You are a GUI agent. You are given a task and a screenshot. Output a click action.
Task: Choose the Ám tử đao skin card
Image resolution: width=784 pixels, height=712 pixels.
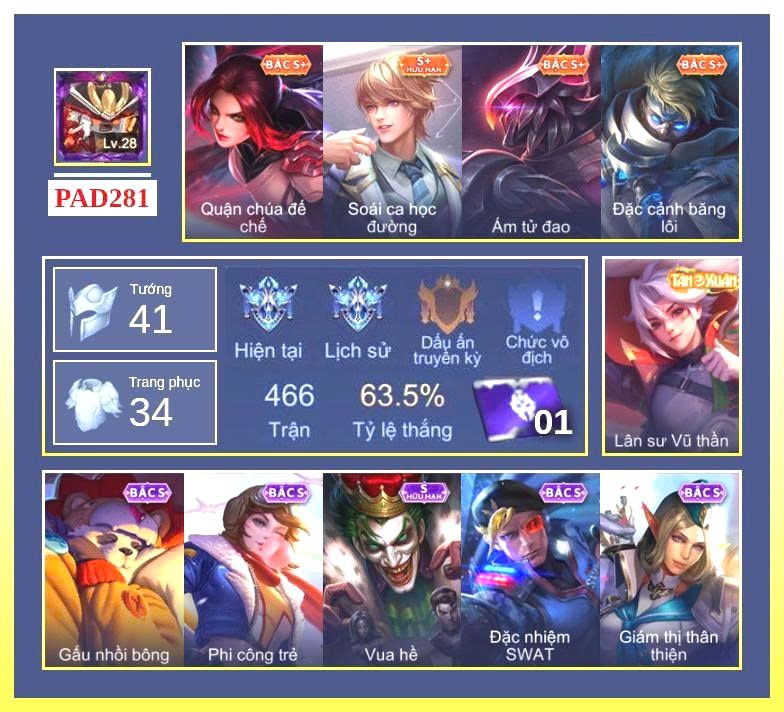(531, 140)
